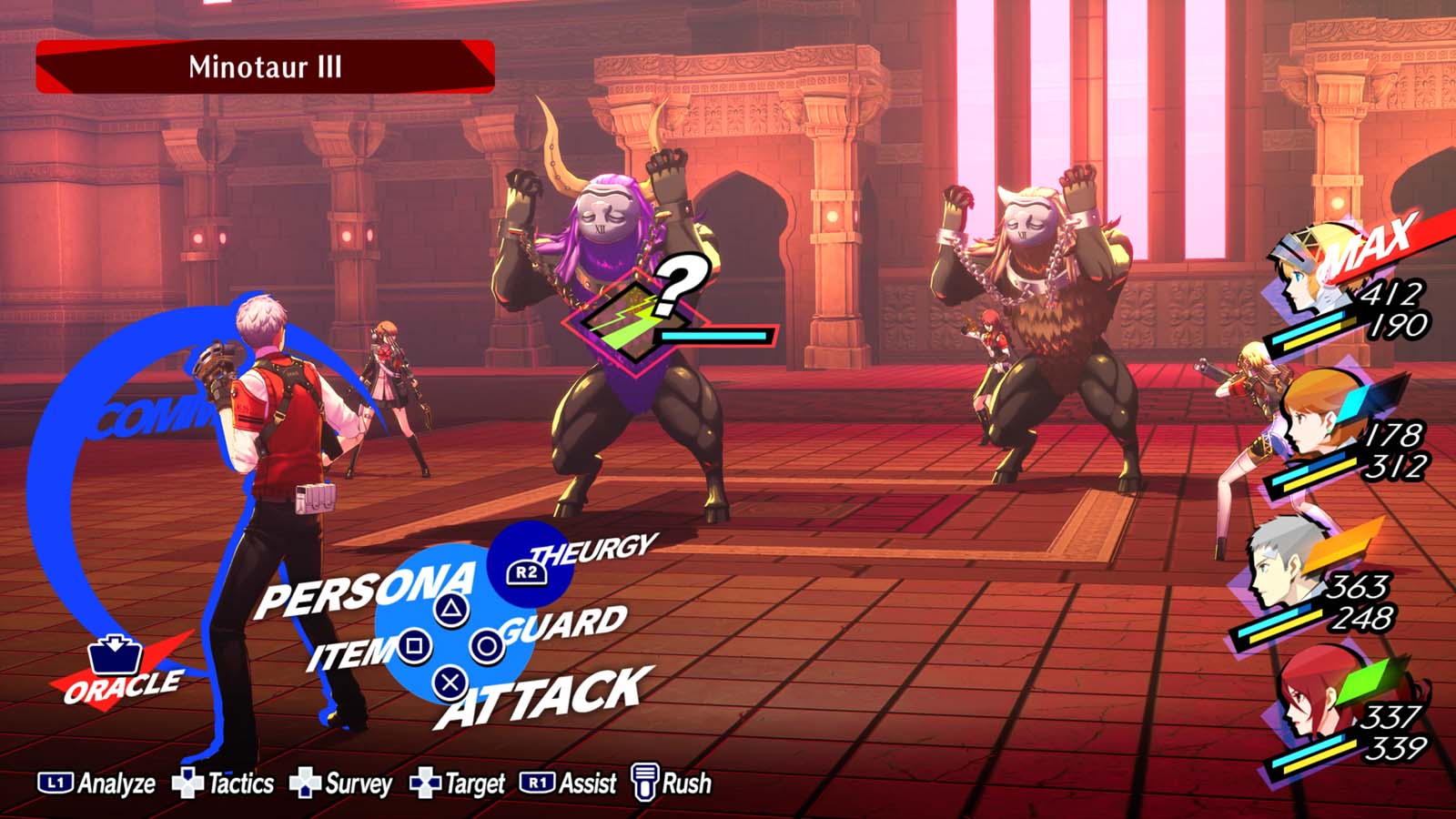The image size is (1456, 819).
Task: Select the Survey option
Action: click(x=341, y=784)
